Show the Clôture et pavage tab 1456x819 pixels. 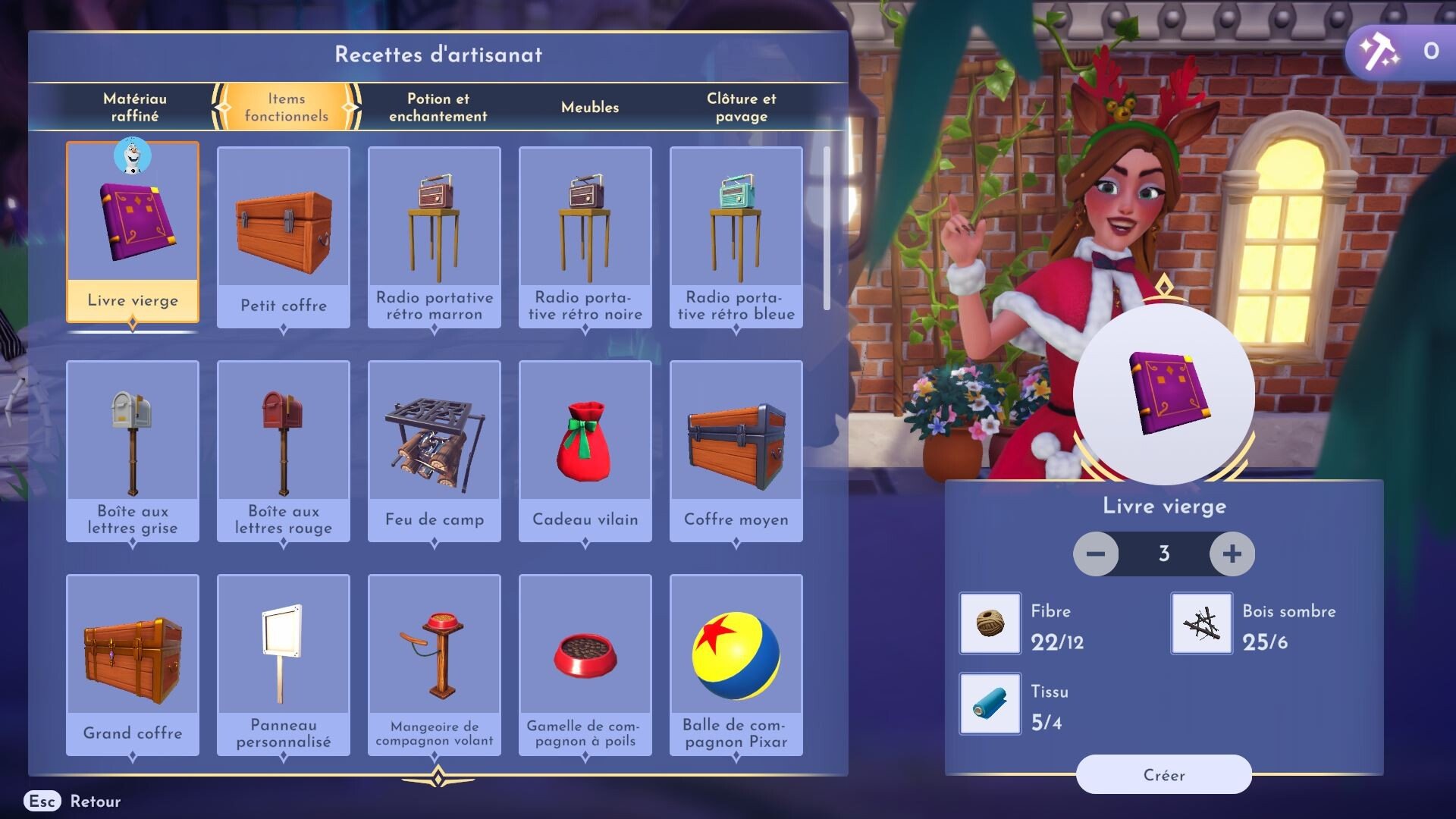pos(741,107)
